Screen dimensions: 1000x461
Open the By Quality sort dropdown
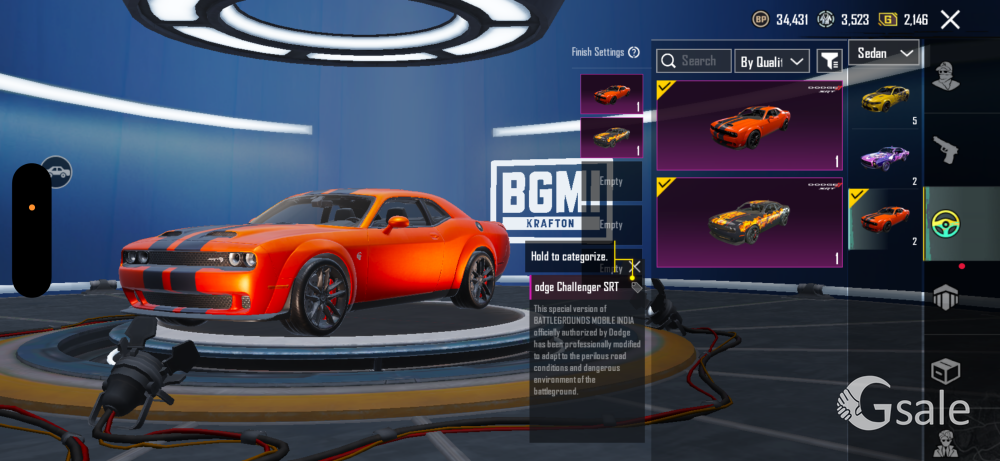pos(771,61)
